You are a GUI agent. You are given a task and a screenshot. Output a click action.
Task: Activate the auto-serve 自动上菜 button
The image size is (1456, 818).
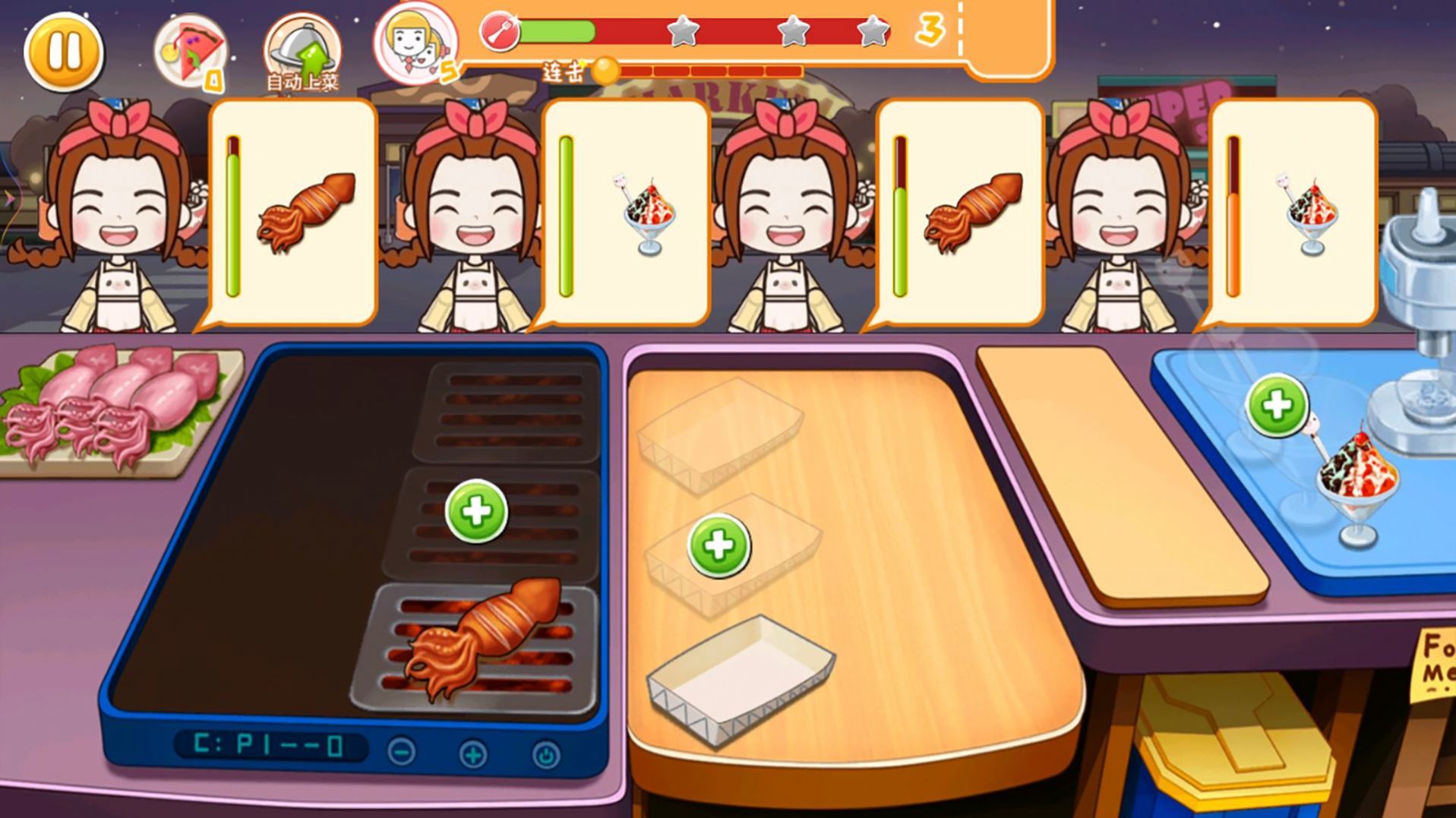coord(302,52)
